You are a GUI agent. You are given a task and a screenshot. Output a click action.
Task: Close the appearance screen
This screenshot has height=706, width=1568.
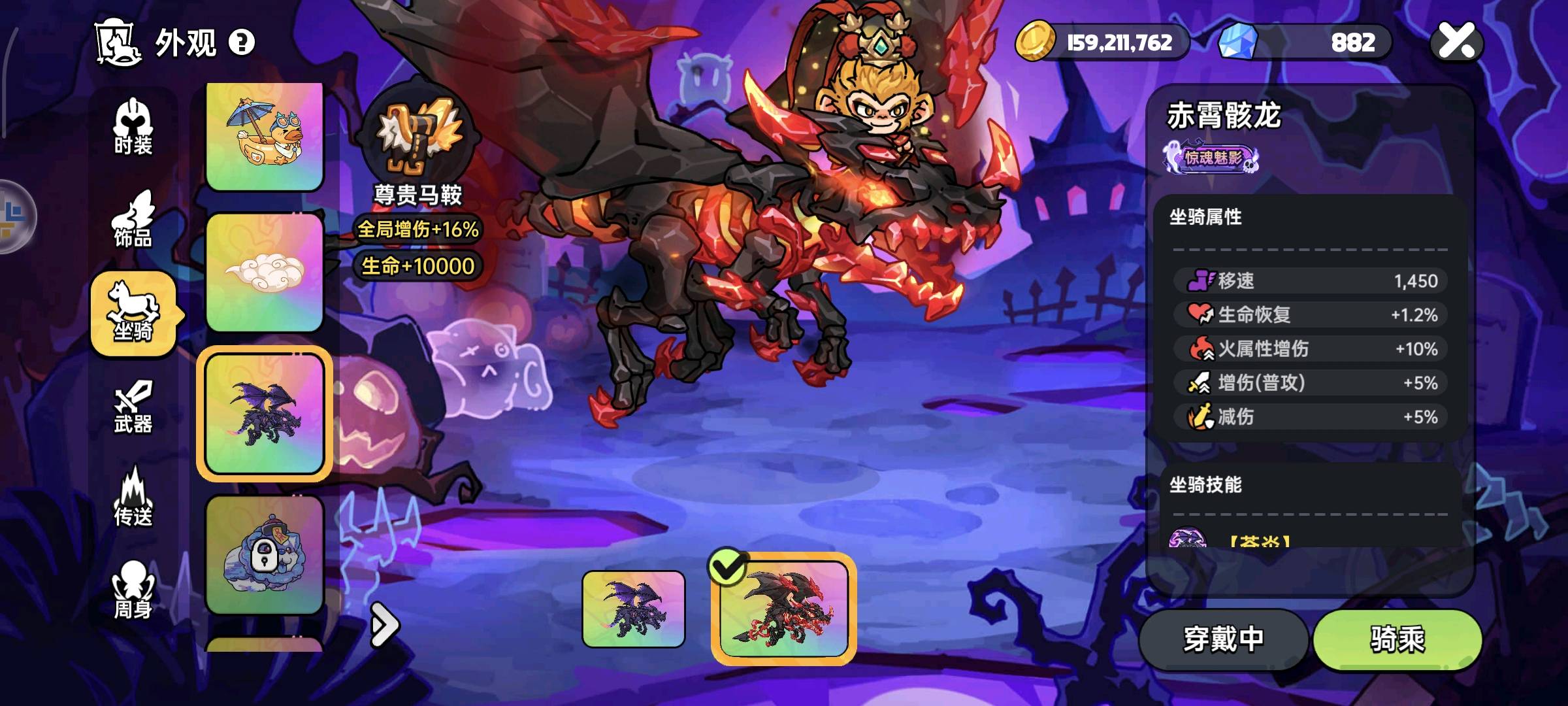(x=1457, y=41)
